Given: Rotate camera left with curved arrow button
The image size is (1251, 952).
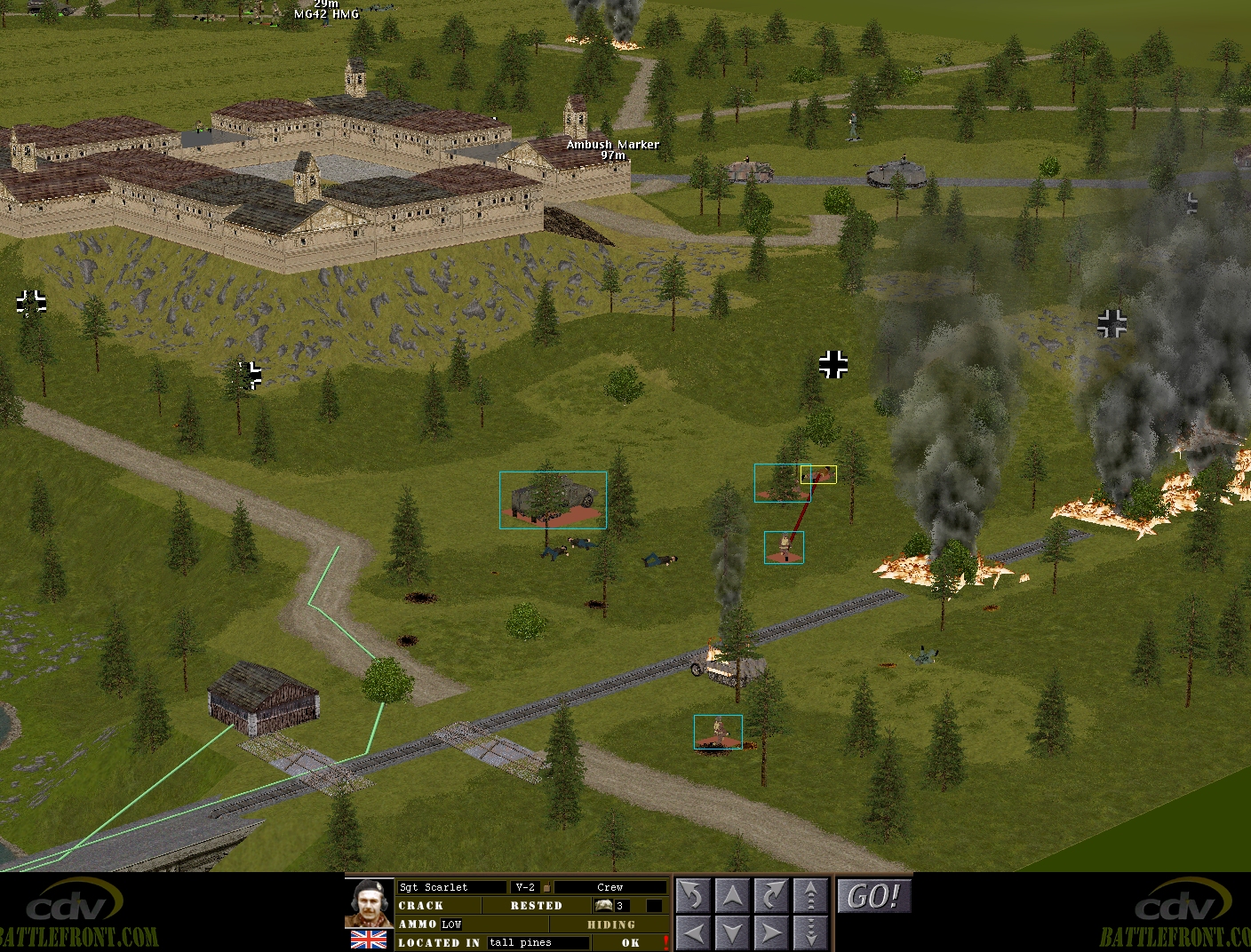Looking at the screenshot, I should click(692, 896).
